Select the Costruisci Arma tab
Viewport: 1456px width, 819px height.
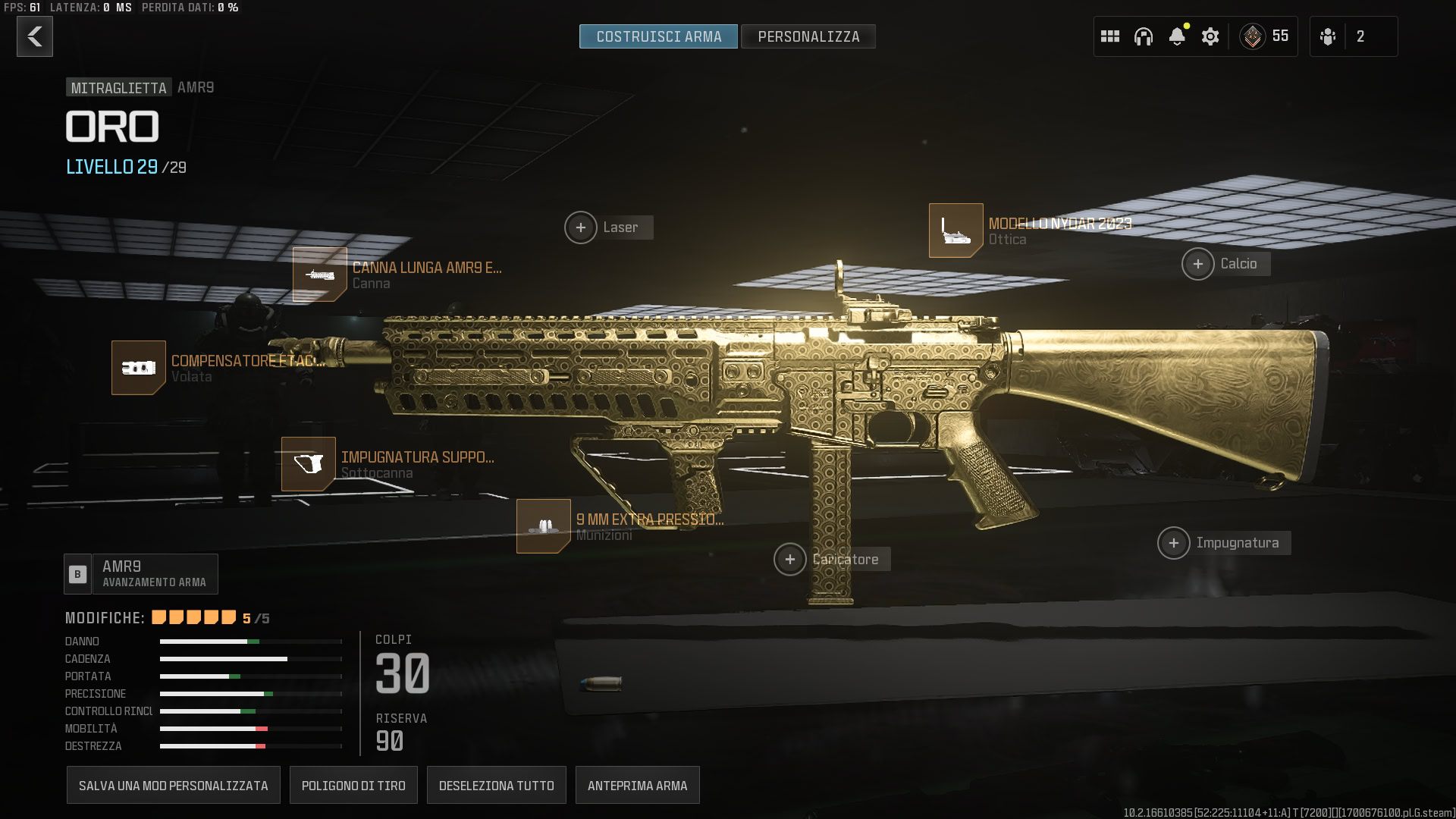click(x=658, y=36)
